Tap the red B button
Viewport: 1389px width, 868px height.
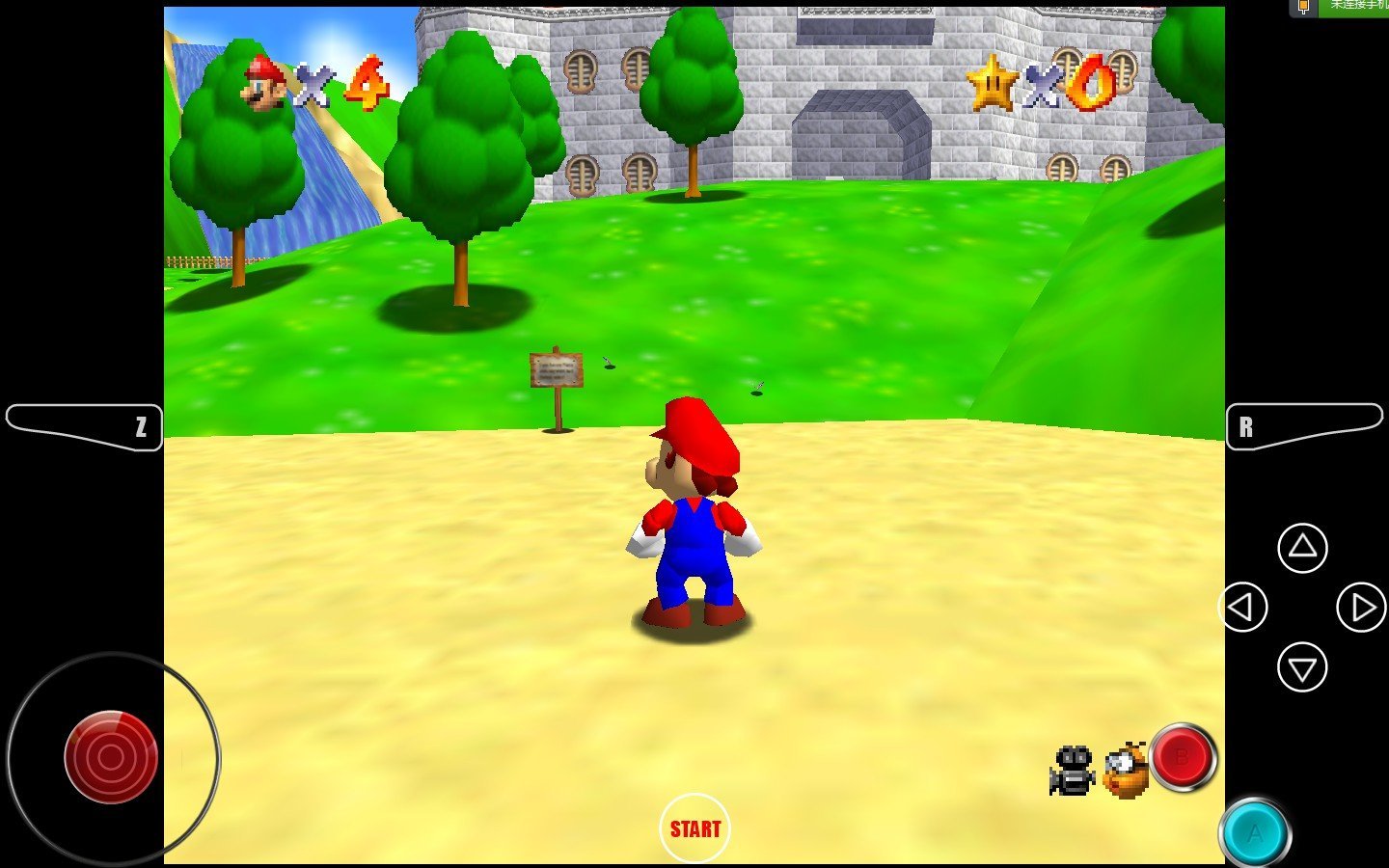(1183, 758)
